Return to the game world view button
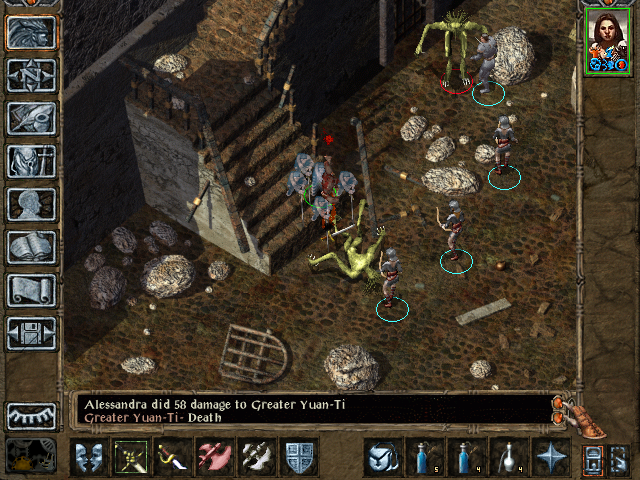Viewport: 640px width, 480px height. 31,33
